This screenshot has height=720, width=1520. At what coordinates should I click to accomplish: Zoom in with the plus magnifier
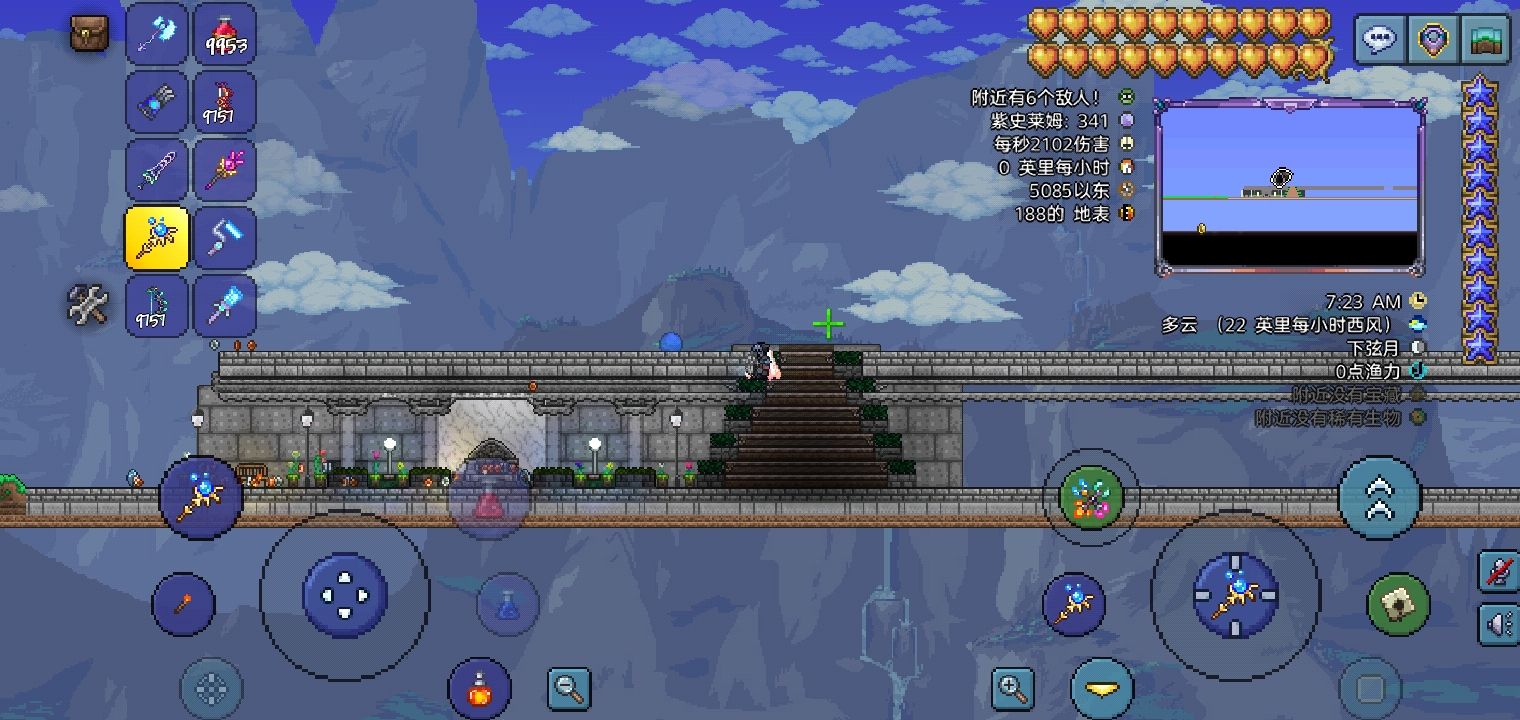pyautogui.click(x=1012, y=688)
